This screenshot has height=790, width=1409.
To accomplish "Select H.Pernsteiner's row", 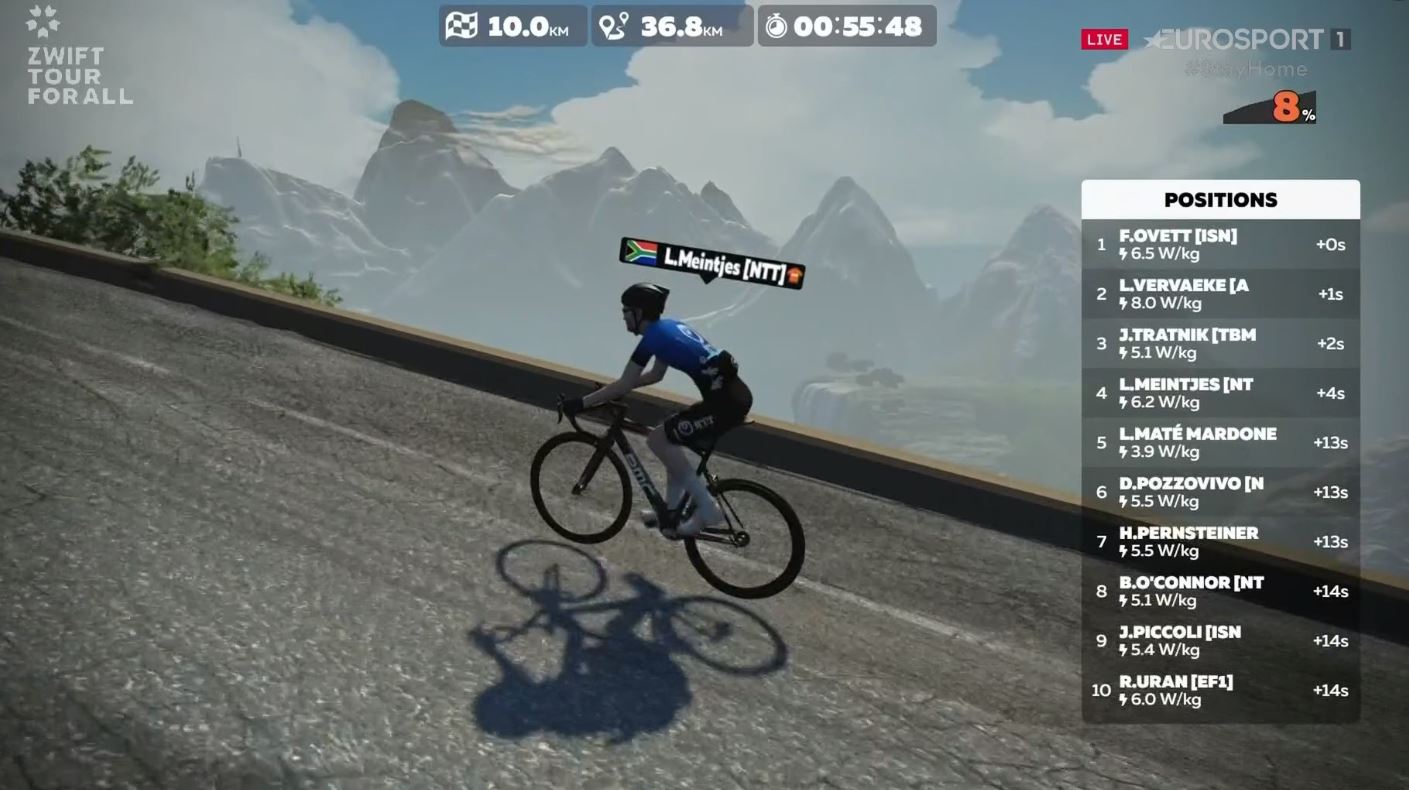I will coord(1220,542).
